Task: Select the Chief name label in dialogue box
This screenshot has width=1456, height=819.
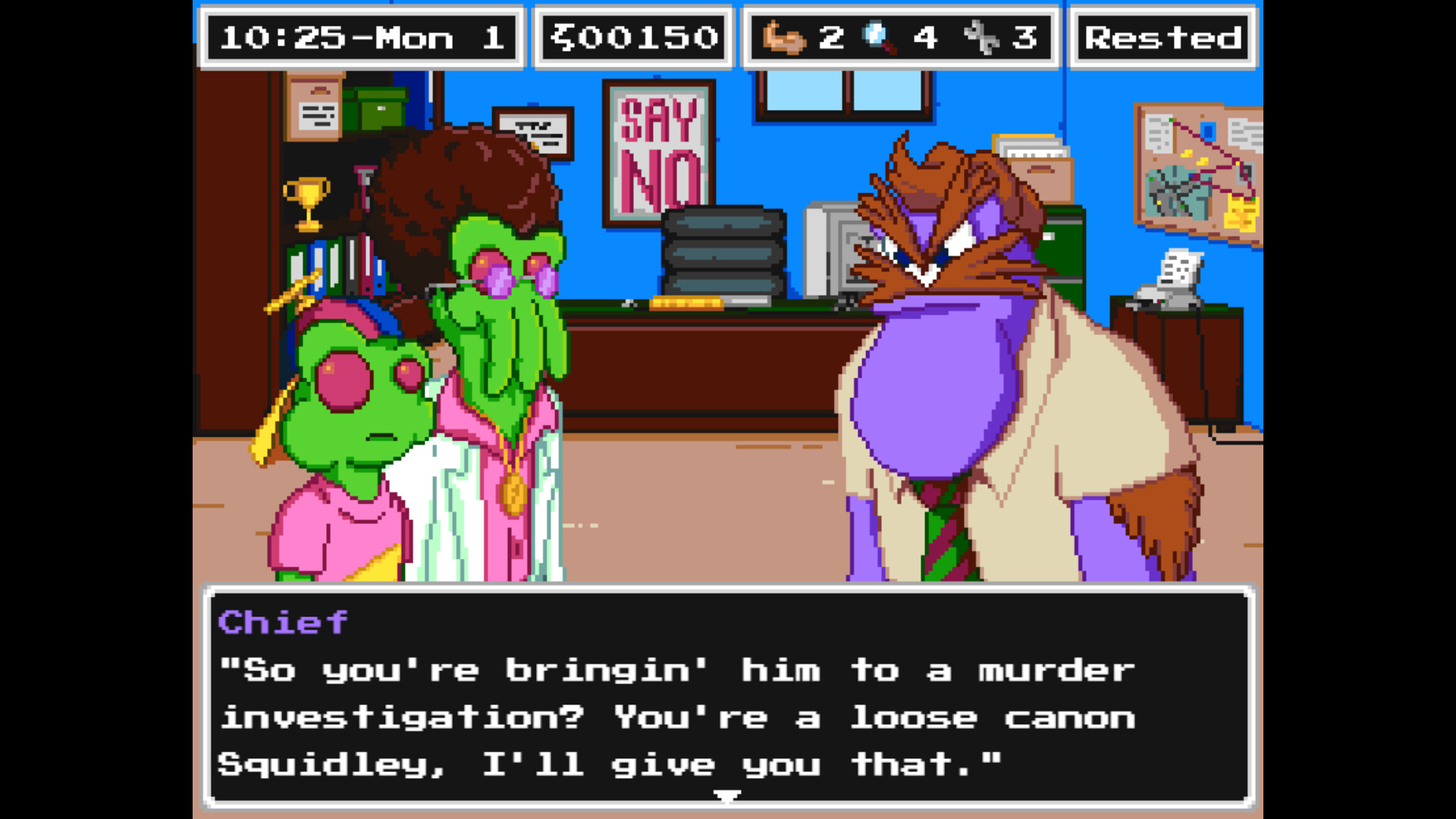Action: click(x=282, y=623)
